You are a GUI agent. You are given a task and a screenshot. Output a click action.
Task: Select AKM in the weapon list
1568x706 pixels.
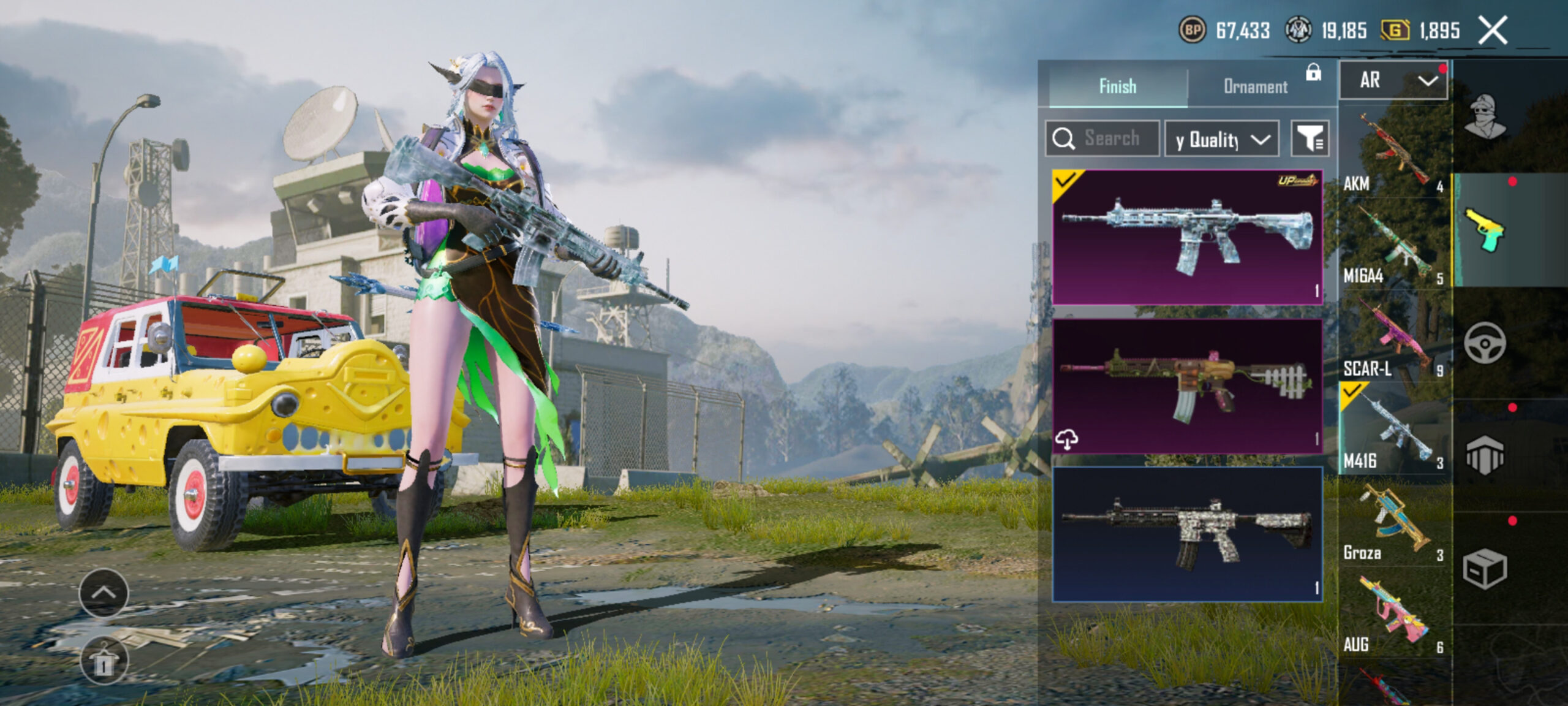coord(1393,153)
